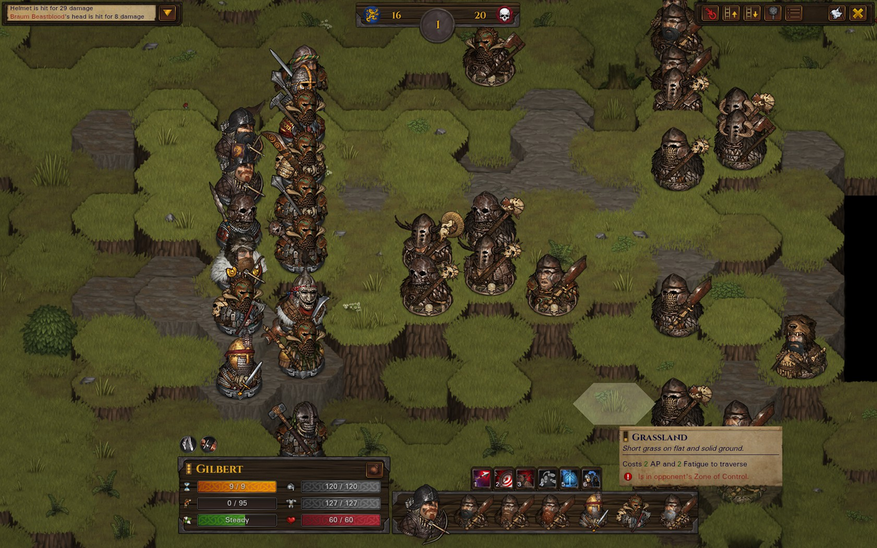The width and height of the screenshot is (877, 548).
Task: Toggle the stats overlay list button
Action: 794,14
